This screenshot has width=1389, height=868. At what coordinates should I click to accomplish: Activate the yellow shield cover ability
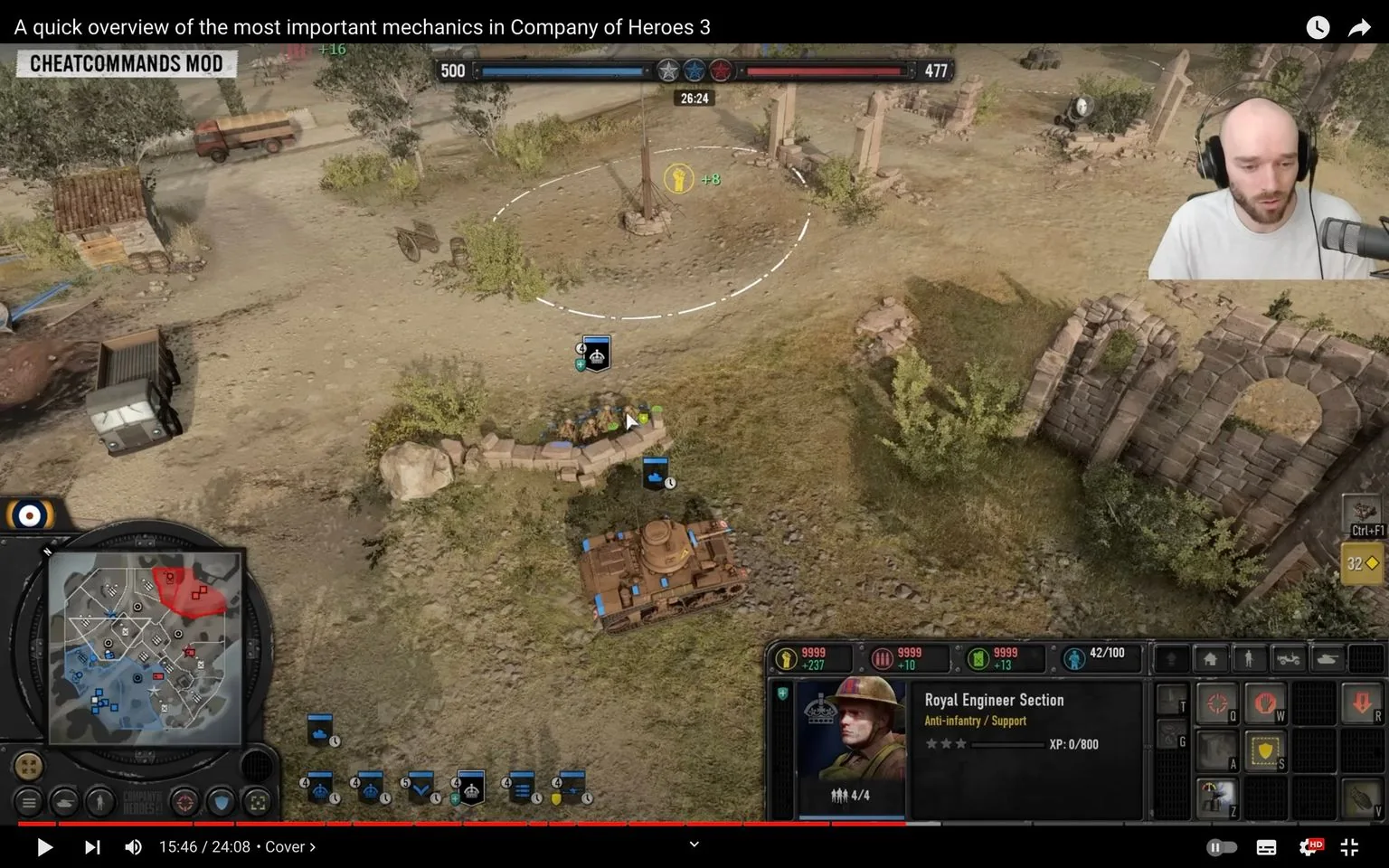coord(1265,750)
